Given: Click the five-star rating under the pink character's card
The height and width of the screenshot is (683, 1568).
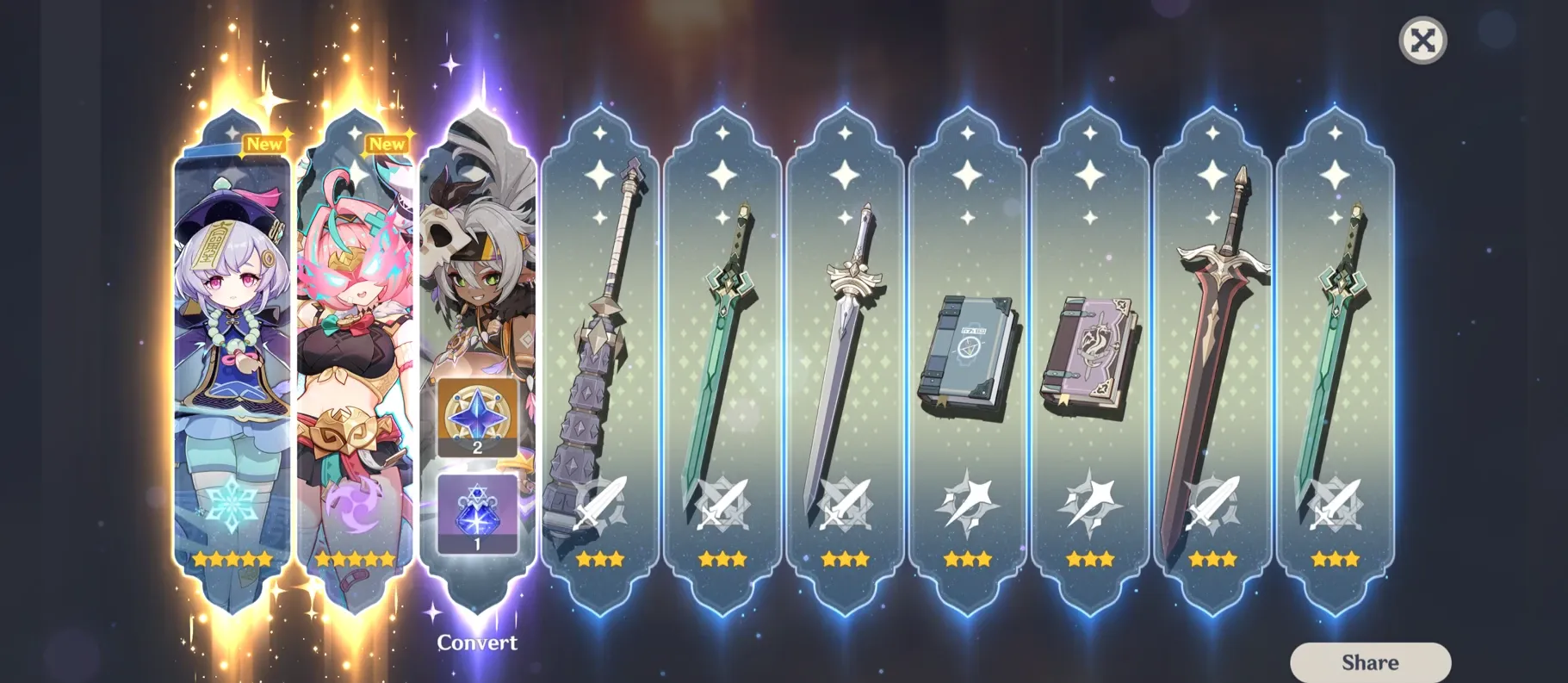Looking at the screenshot, I should 353,559.
